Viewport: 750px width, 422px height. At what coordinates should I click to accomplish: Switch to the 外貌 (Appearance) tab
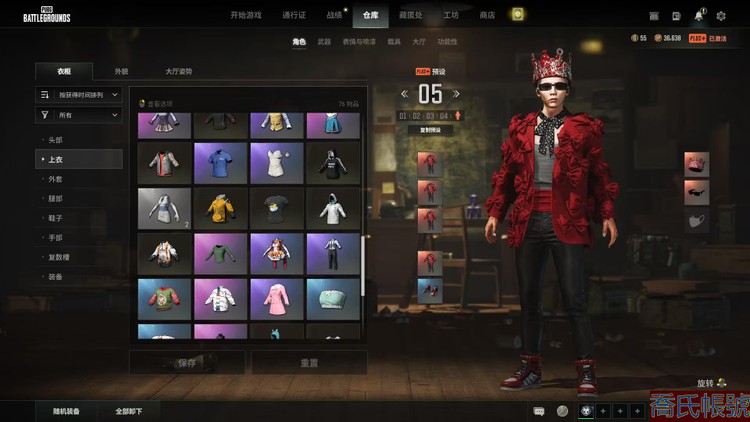coord(121,72)
